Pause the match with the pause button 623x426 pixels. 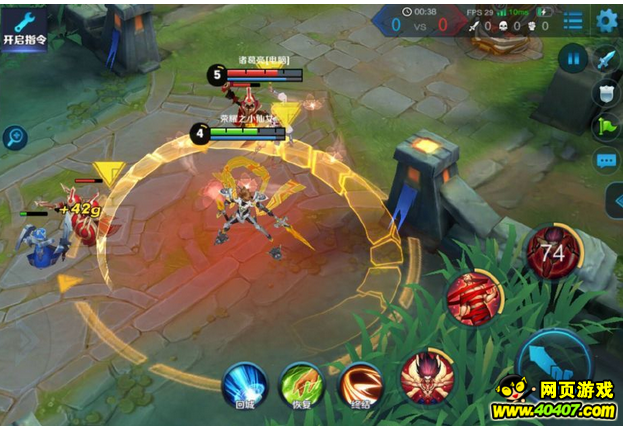click(572, 57)
